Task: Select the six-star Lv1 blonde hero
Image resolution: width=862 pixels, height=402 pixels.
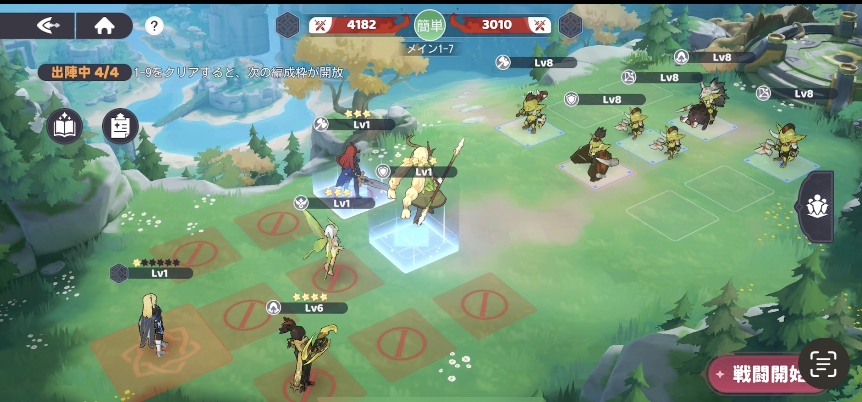Action: (153, 320)
